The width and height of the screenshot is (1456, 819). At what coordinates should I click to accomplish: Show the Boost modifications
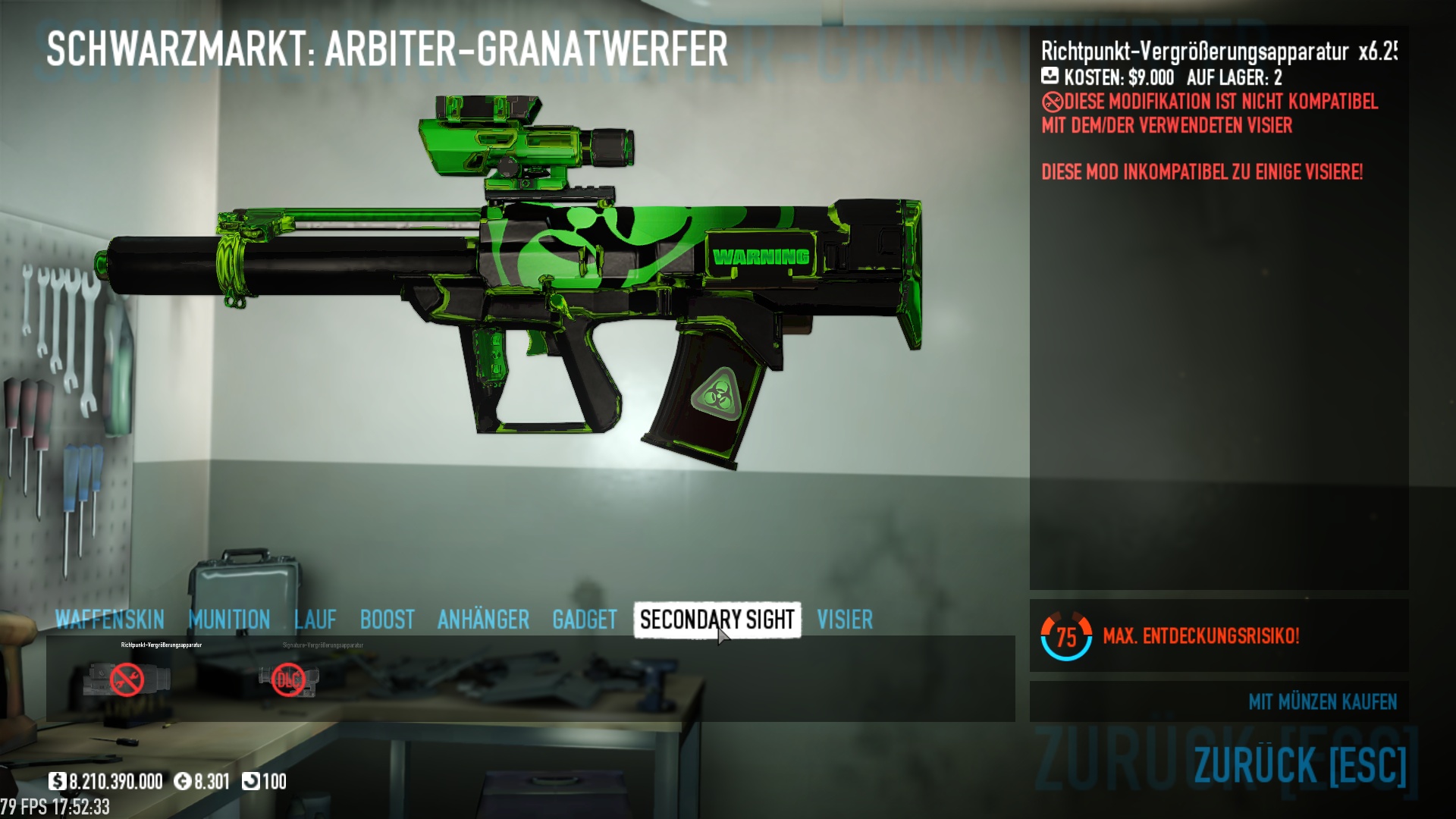point(387,620)
